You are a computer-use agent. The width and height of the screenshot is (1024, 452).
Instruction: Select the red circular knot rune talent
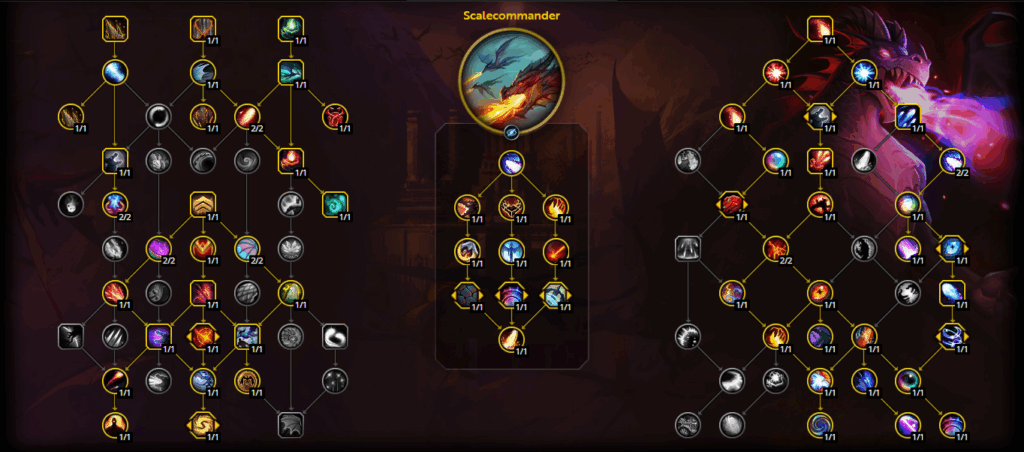pyautogui.click(x=335, y=117)
